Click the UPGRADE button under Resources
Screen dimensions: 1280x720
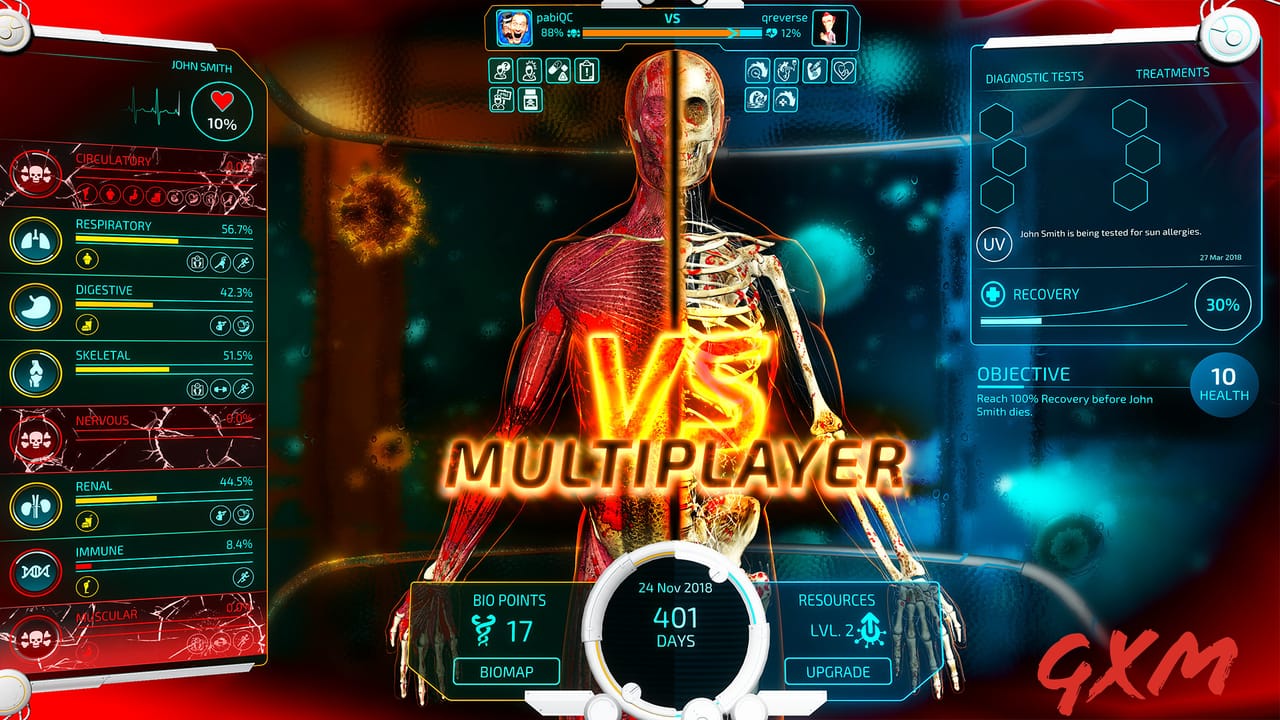tap(838, 672)
